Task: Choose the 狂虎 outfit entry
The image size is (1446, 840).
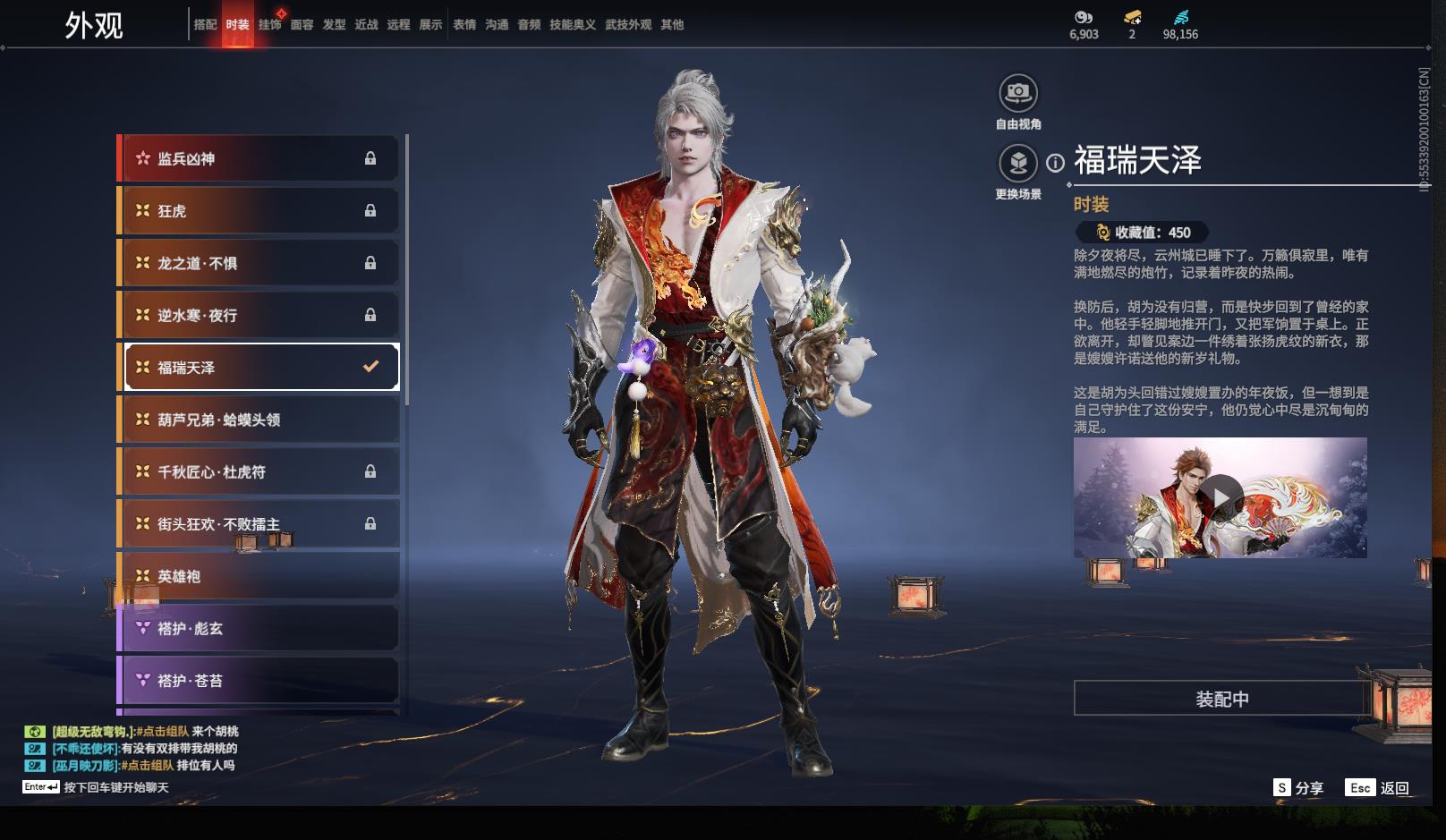Action: (x=259, y=211)
